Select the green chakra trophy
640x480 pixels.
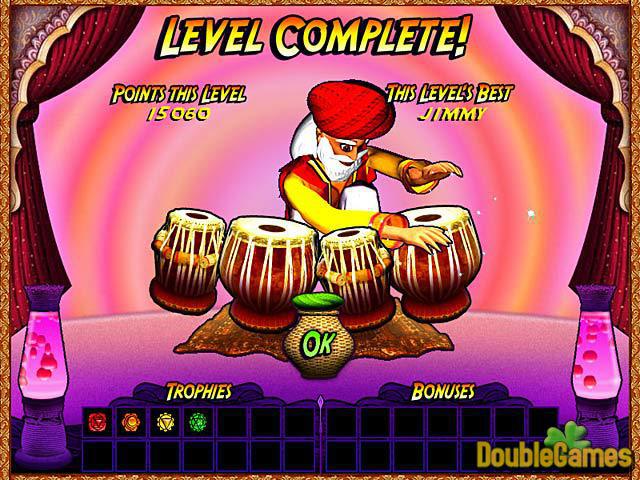pos(198,422)
